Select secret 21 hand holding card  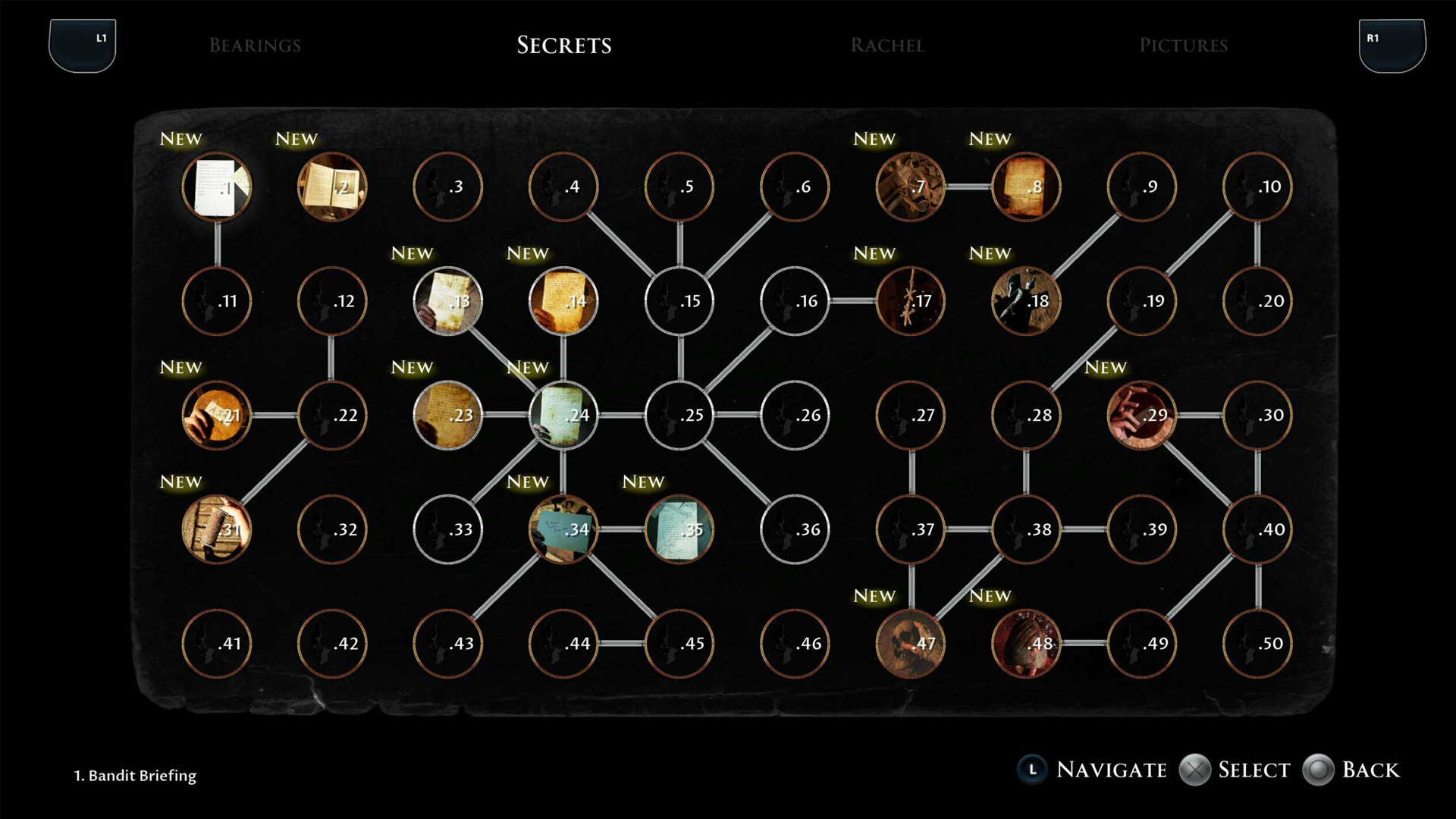[x=217, y=415]
